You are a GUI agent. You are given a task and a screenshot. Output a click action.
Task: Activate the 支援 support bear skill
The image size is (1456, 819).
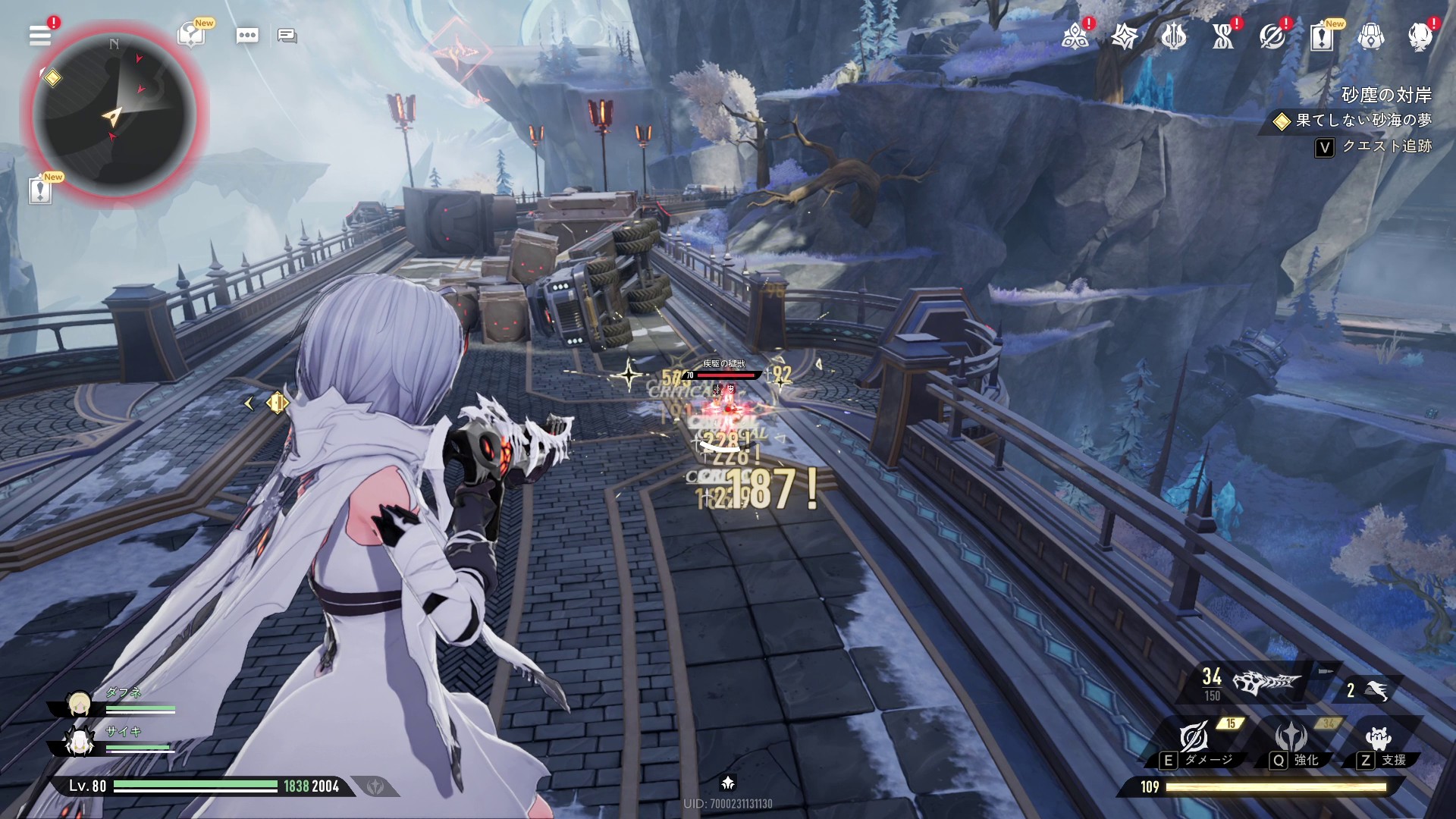point(1378,740)
